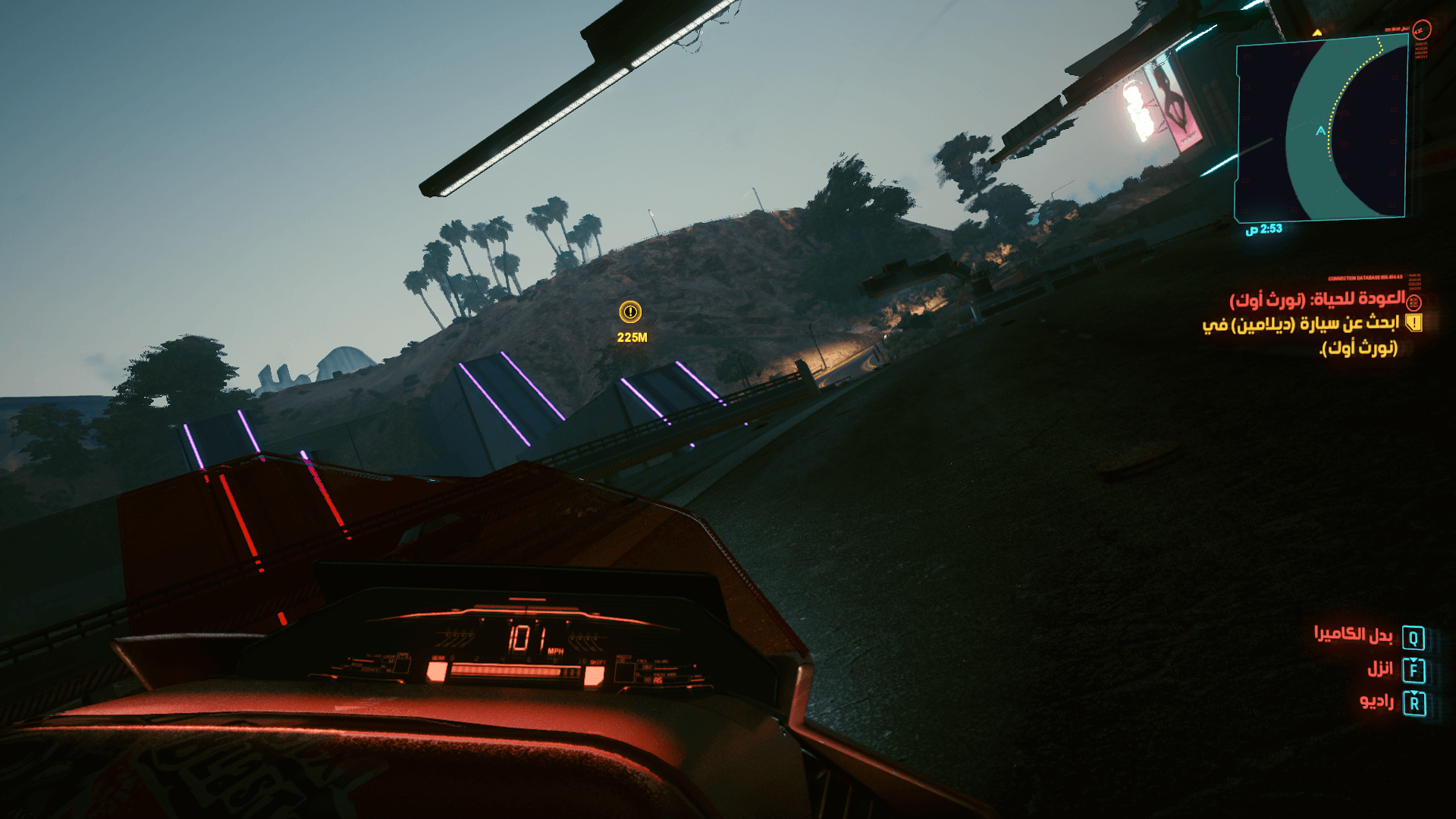Click the yellow quest objective marker
Image resolution: width=1456 pixels, height=819 pixels.
630,312
